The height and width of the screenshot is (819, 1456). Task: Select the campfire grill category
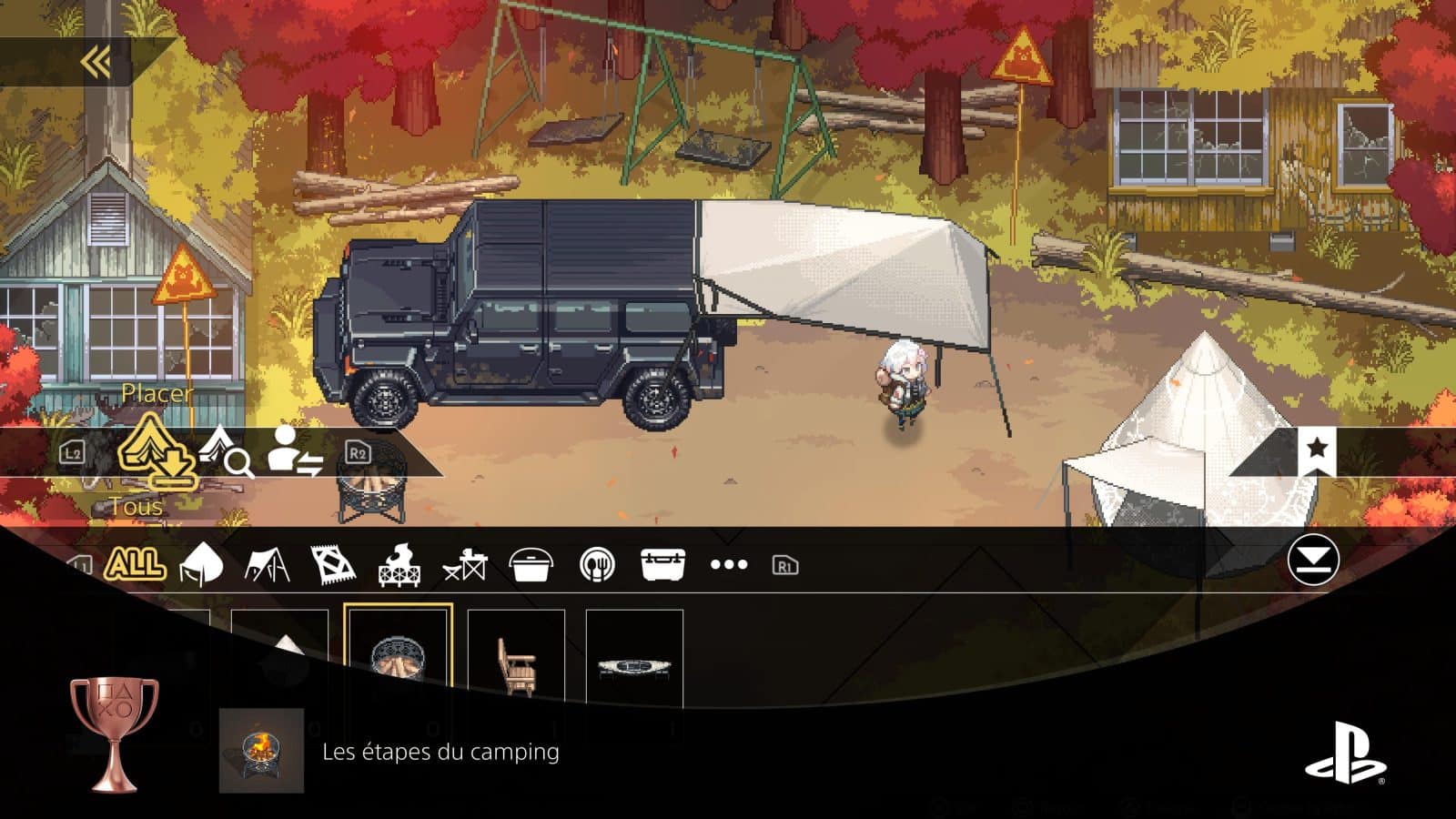coord(399,565)
